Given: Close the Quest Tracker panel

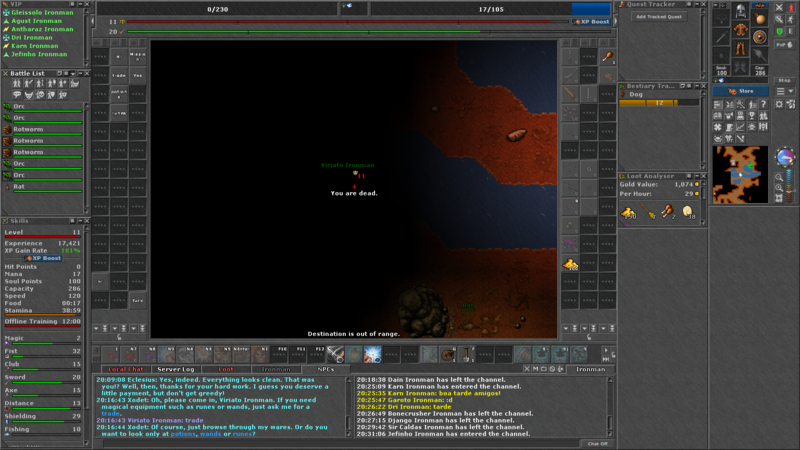Looking at the screenshot, I should [705, 4].
